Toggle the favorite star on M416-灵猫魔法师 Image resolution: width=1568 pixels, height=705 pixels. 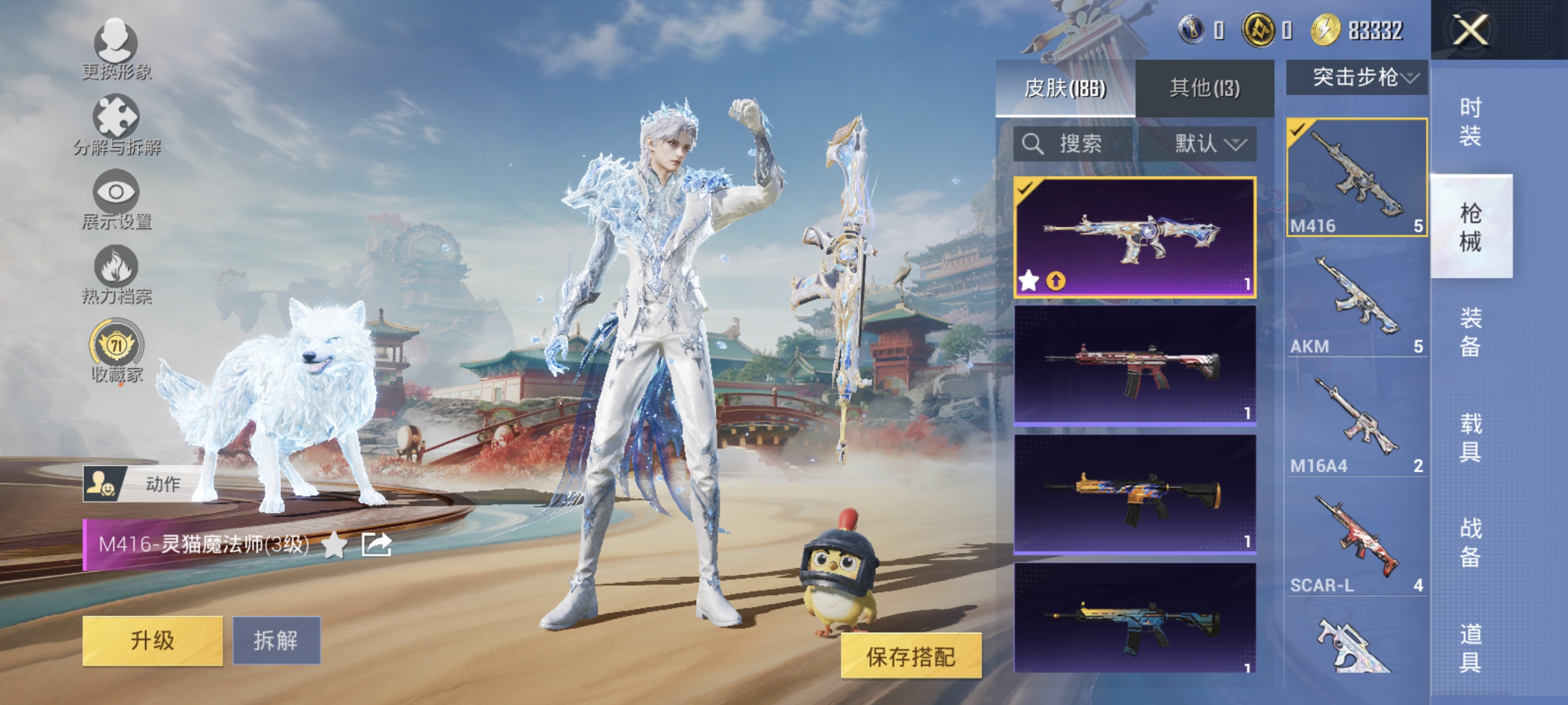[334, 546]
